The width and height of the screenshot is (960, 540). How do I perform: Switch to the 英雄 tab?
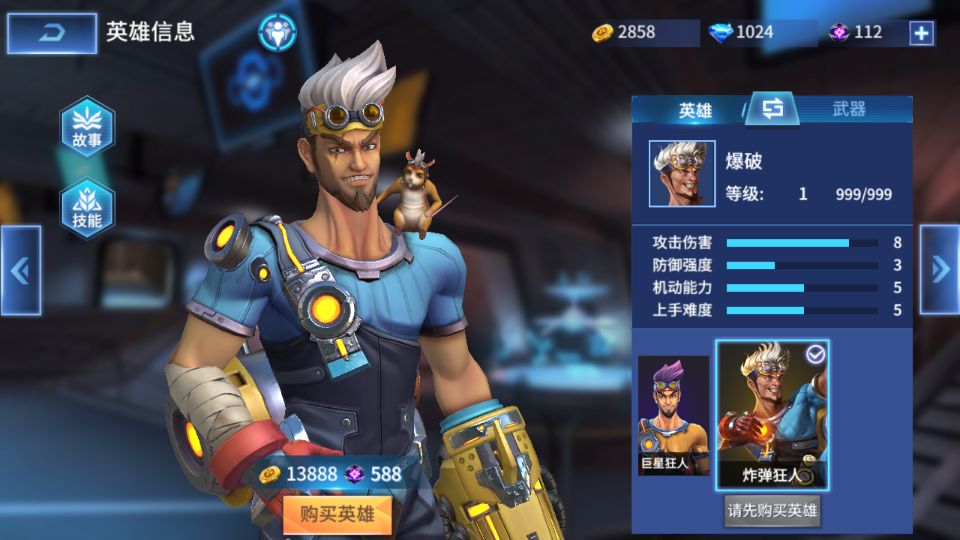[x=695, y=110]
